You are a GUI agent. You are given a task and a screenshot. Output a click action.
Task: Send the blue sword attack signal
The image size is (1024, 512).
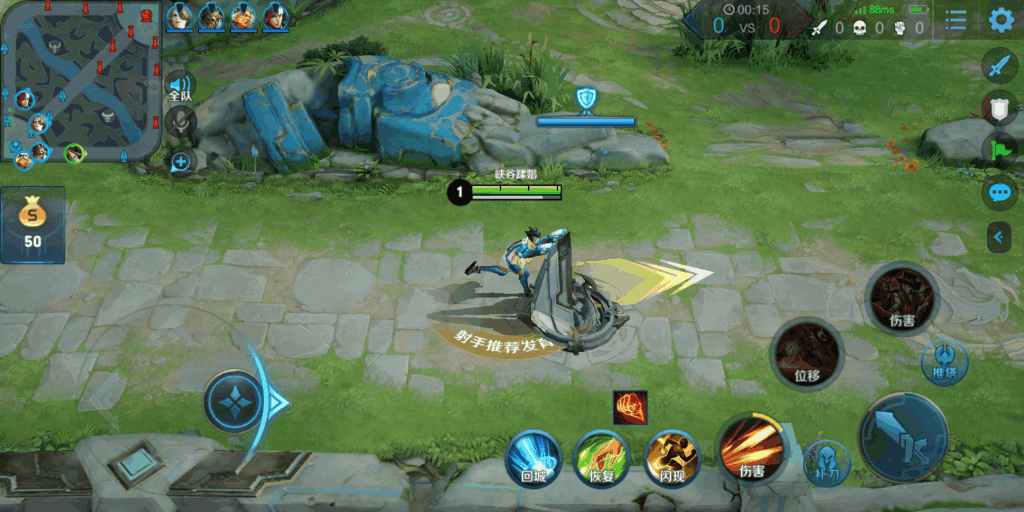pyautogui.click(x=999, y=67)
